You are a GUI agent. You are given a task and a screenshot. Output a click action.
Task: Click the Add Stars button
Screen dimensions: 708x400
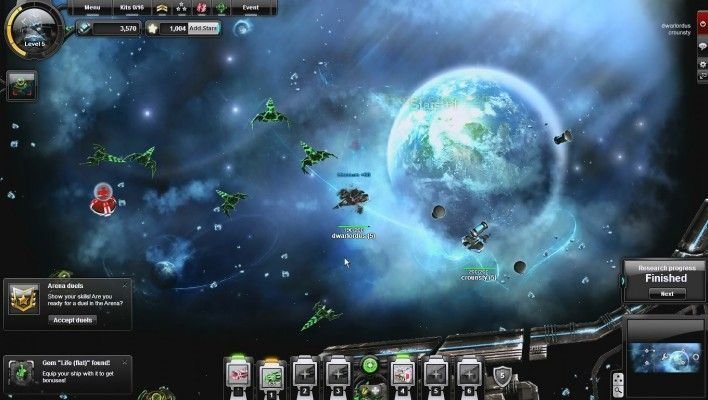click(203, 29)
